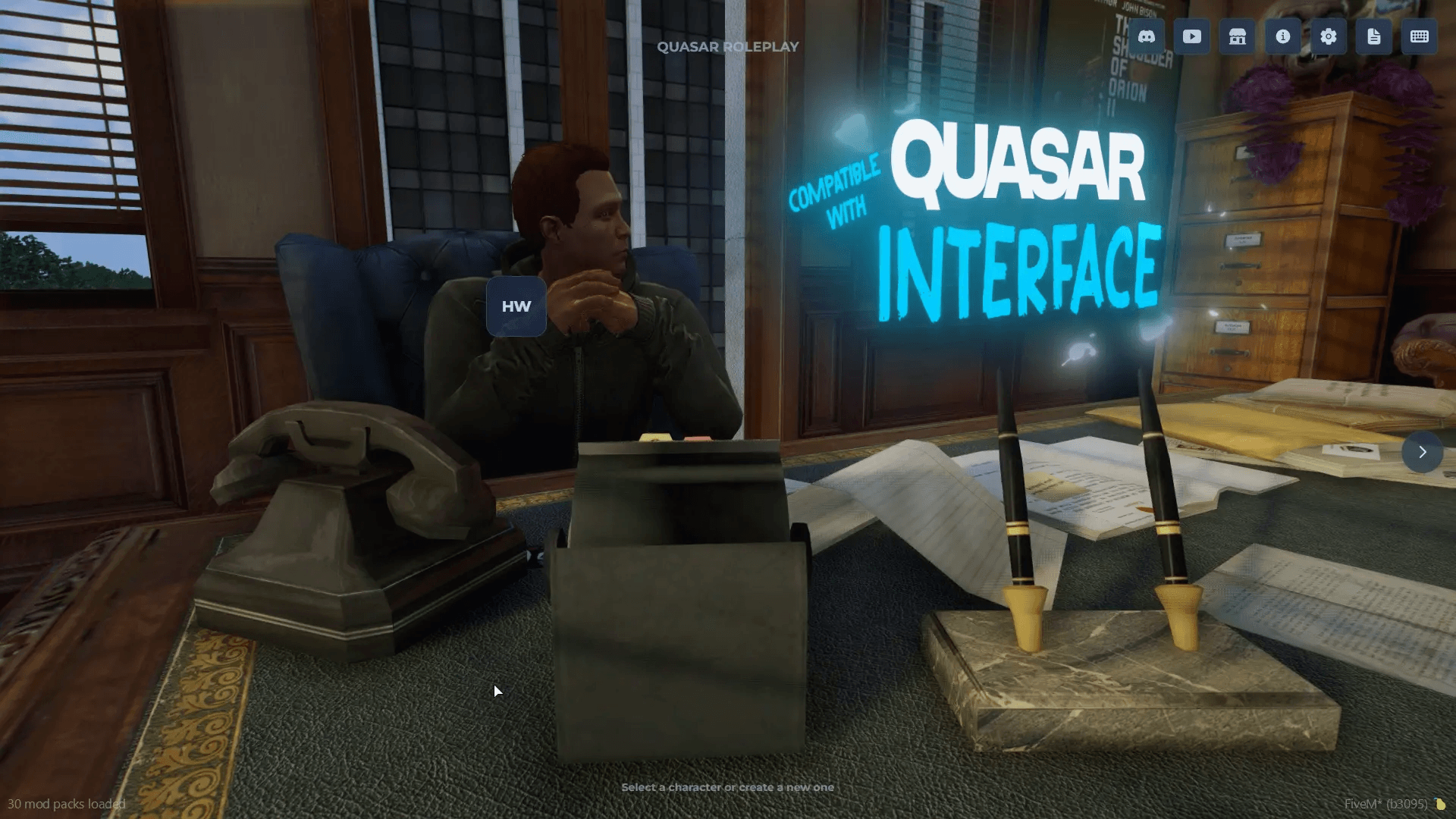Toggle the settings panel visibility
Viewport: 1456px width, 819px height.
pyautogui.click(x=1328, y=36)
